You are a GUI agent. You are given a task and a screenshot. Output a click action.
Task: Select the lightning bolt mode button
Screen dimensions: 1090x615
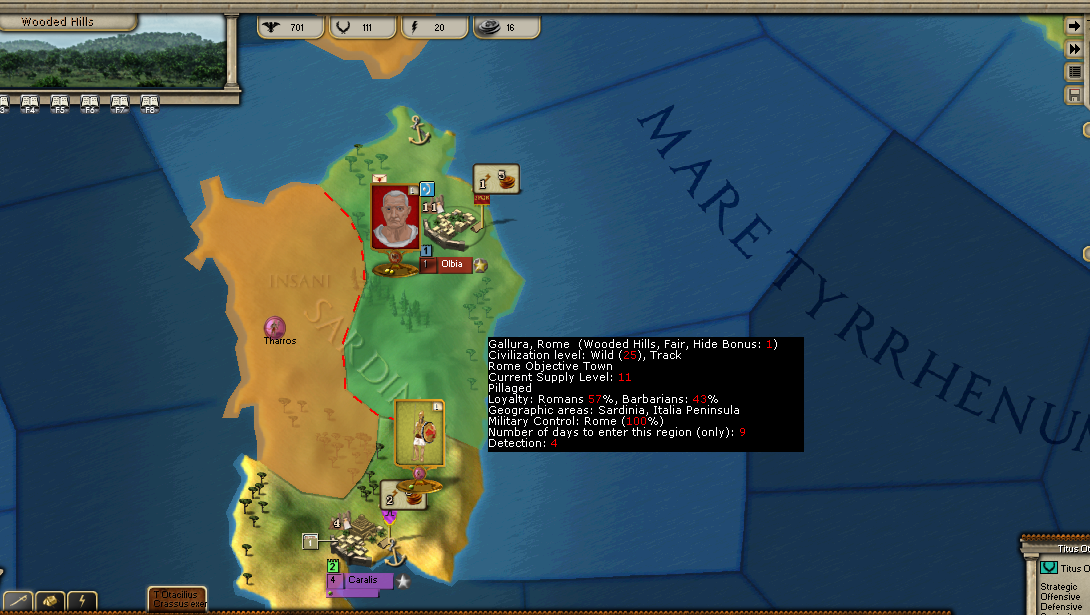(x=82, y=602)
